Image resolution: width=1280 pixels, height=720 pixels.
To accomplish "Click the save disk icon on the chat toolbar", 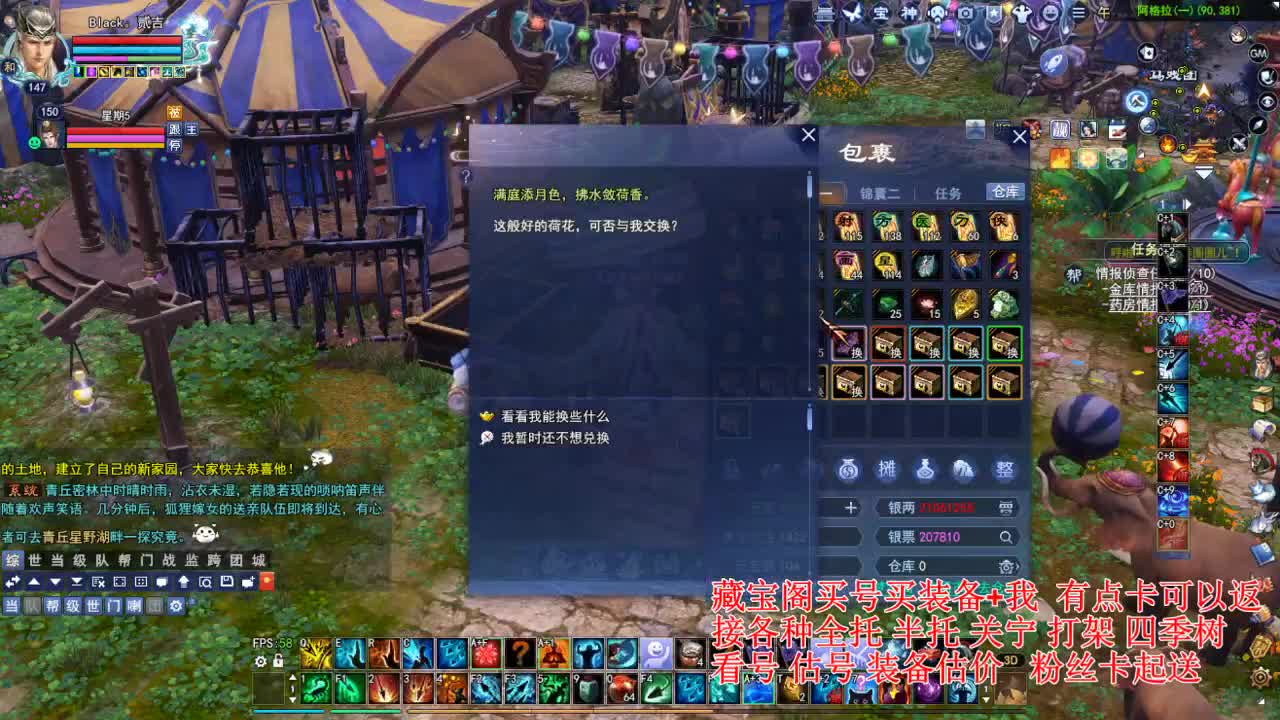I will click(x=227, y=582).
